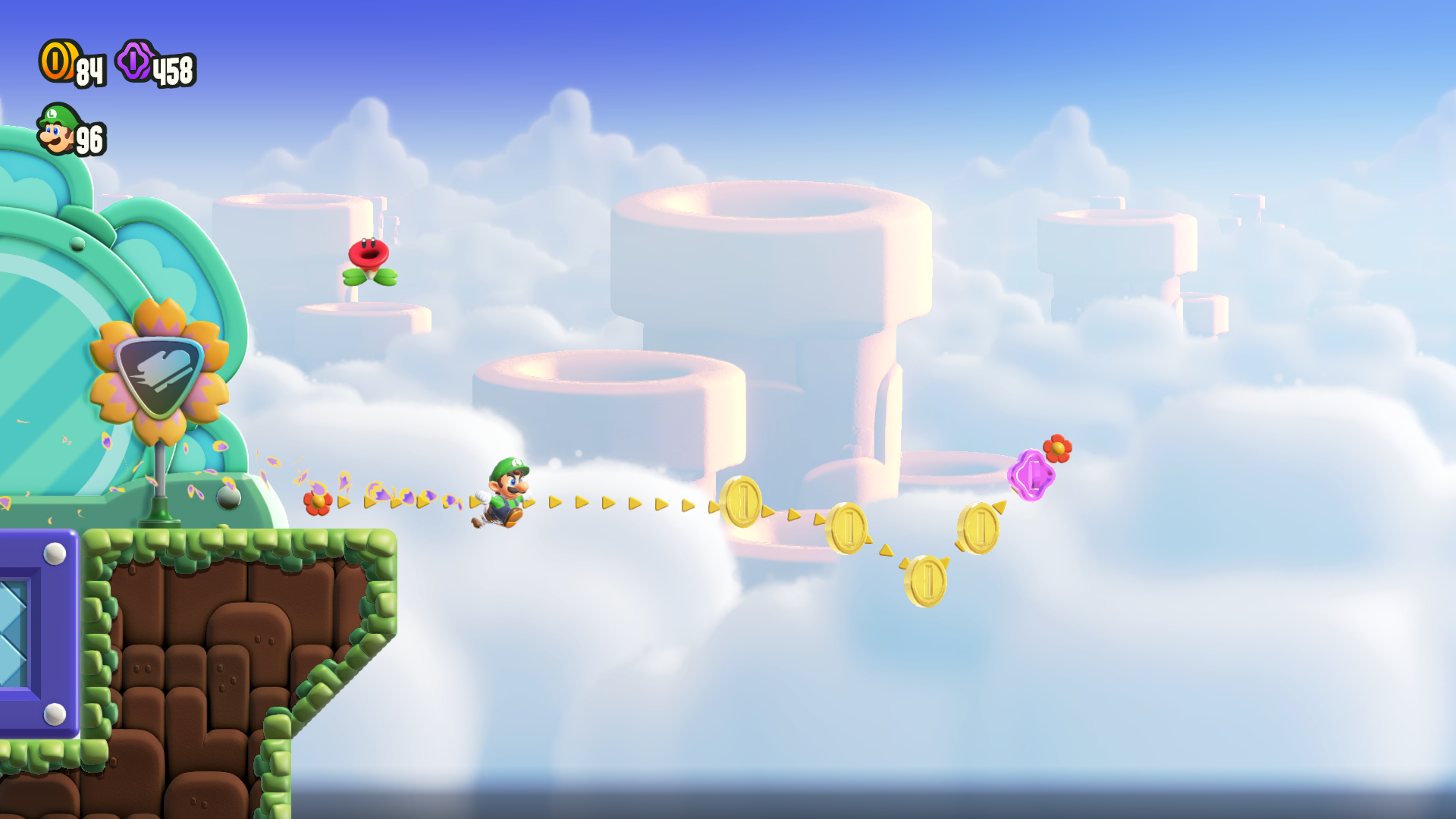The height and width of the screenshot is (819, 1456).
Task: Click the coin count number 84
Action: pyautogui.click(x=88, y=71)
